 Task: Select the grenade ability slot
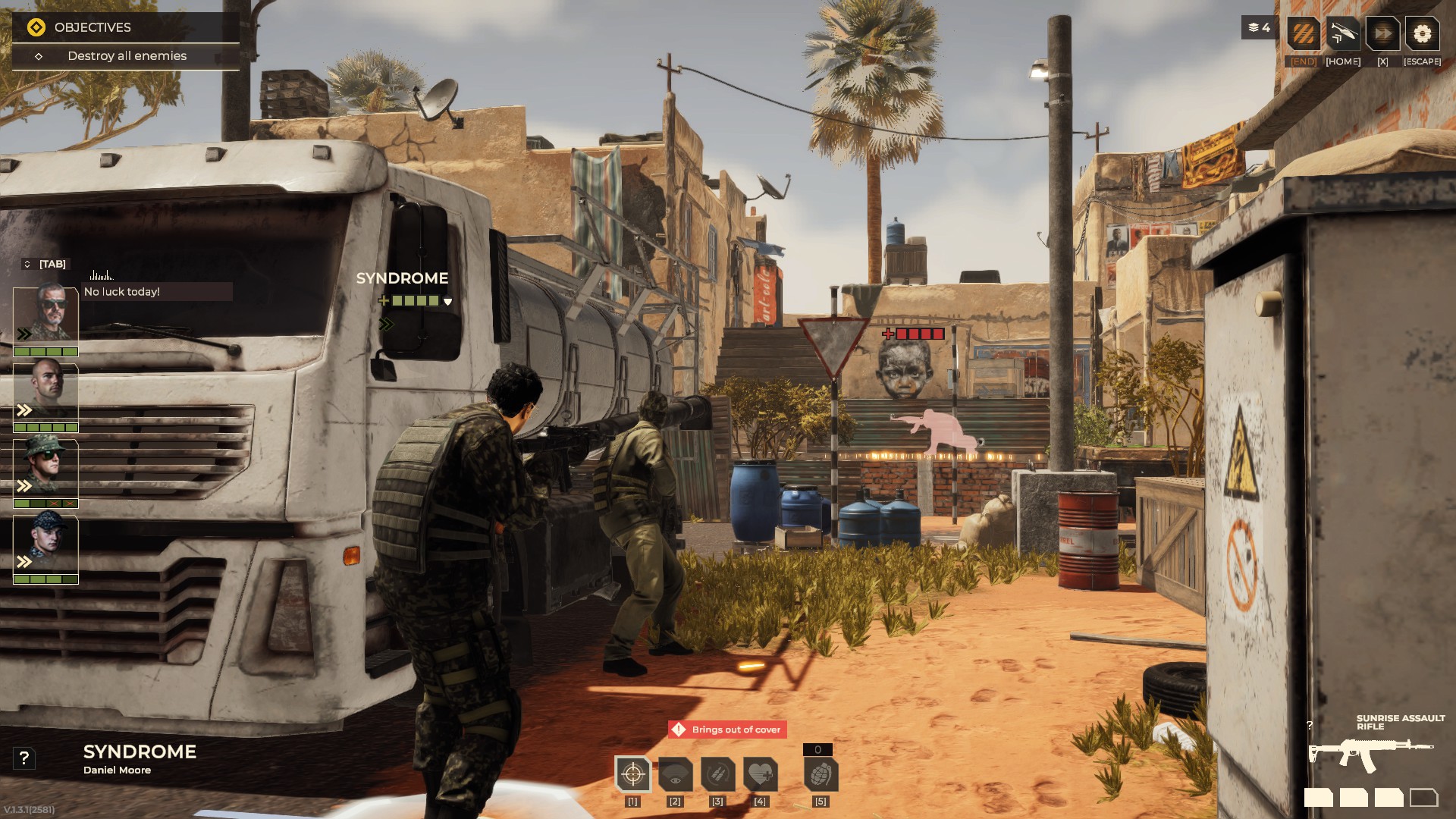point(820,774)
